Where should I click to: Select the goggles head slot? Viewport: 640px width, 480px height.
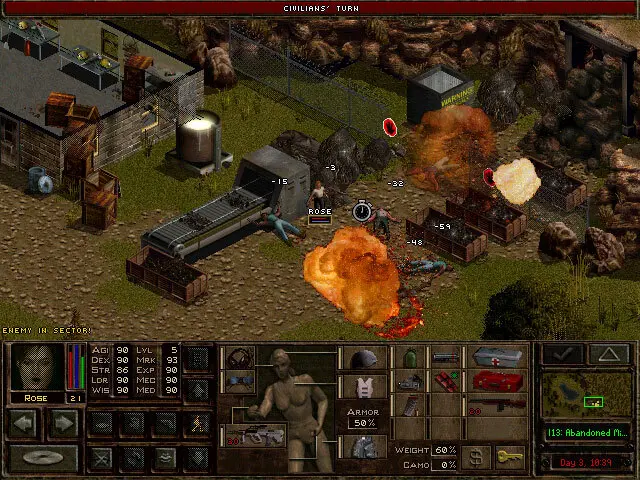coord(240,381)
